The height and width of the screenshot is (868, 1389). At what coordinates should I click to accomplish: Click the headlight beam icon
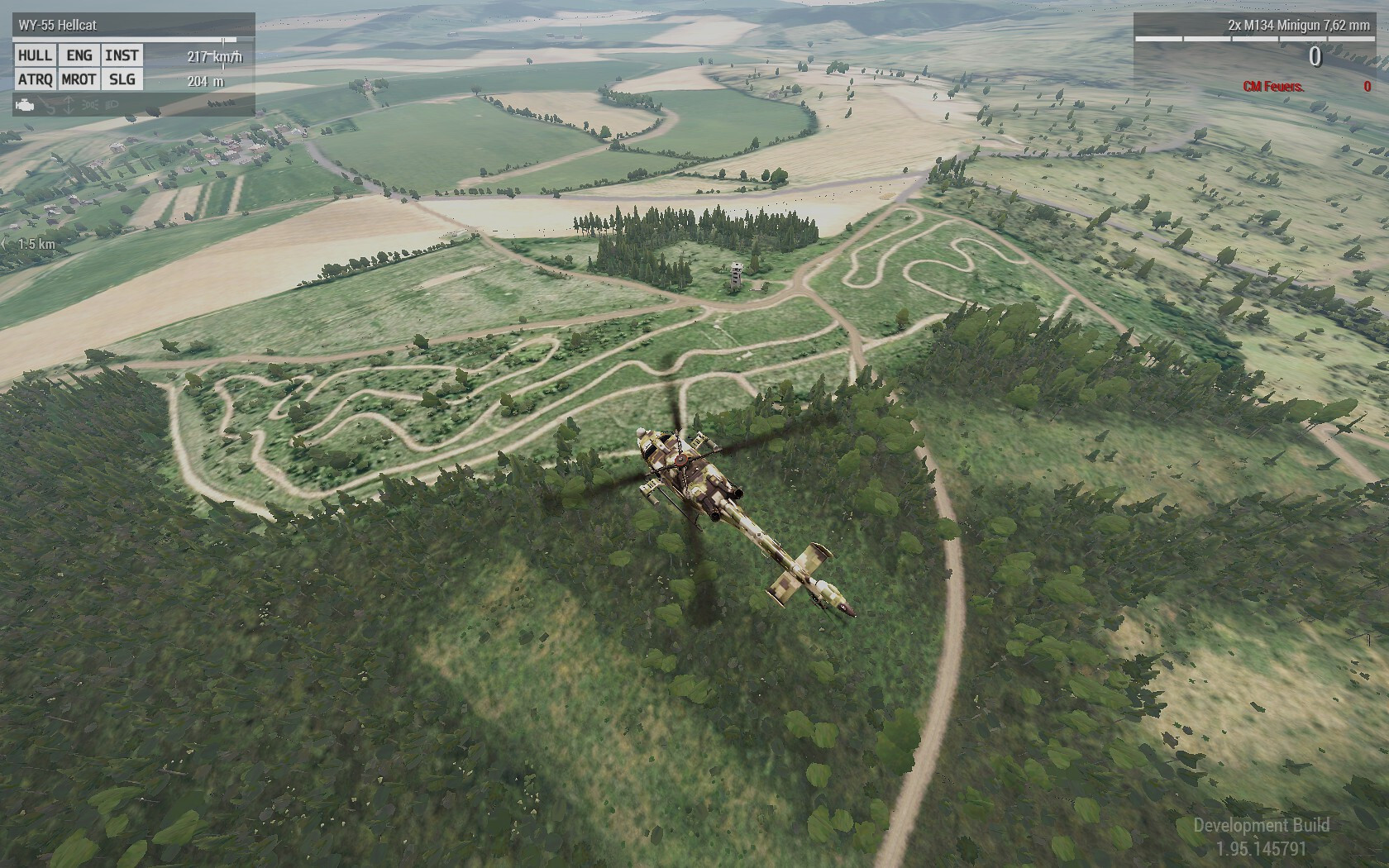coord(112,106)
